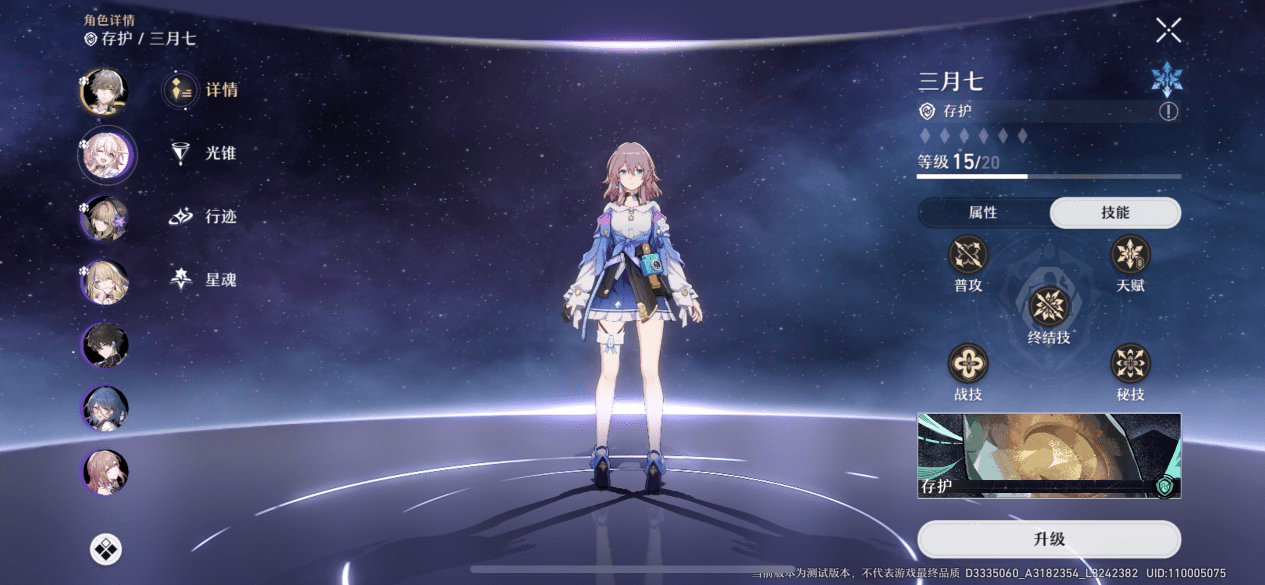This screenshot has height=585, width=1265.
Task: View the 天赋 talent skill
Action: pos(1130,255)
